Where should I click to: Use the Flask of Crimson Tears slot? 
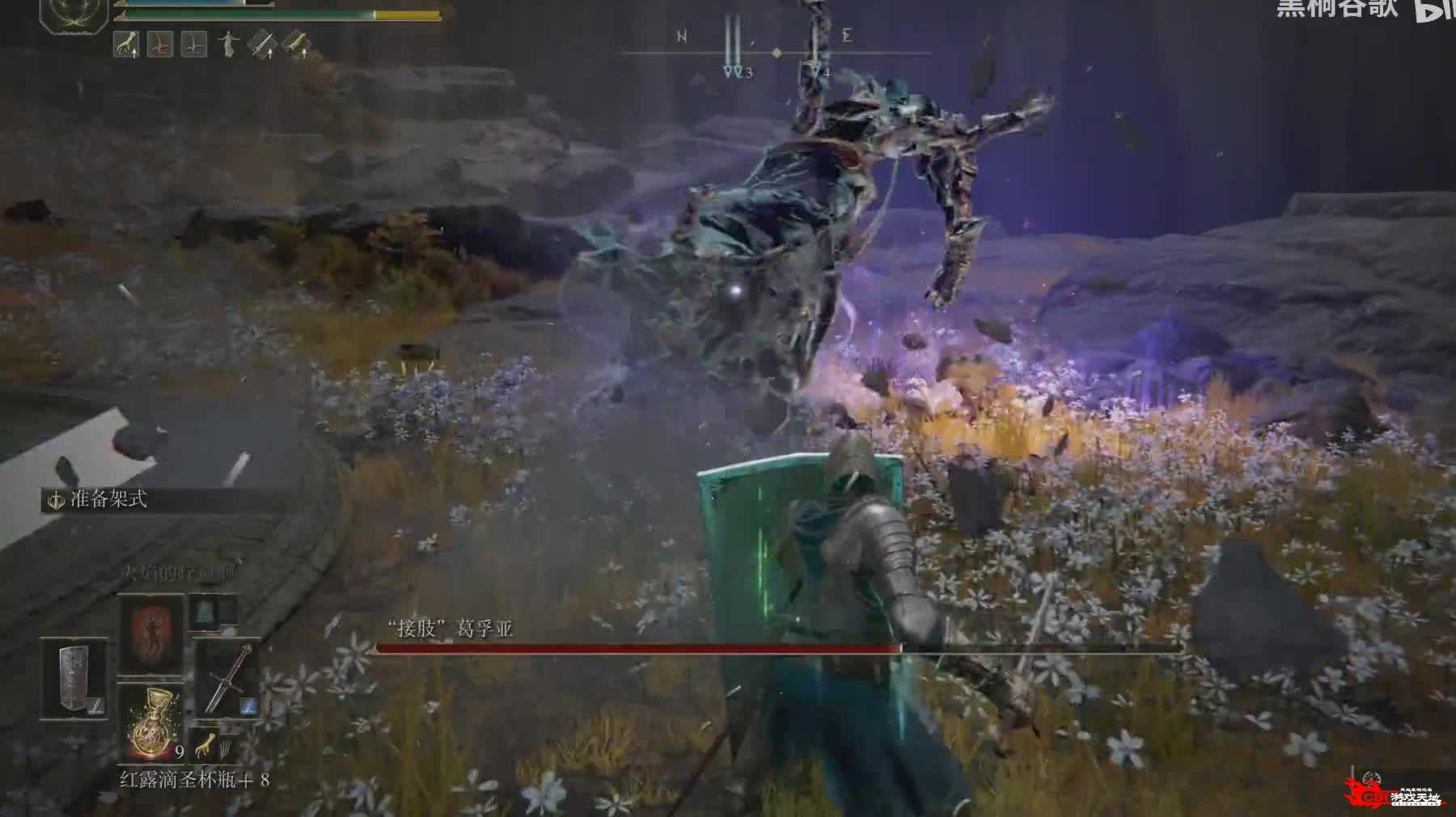coord(152,722)
